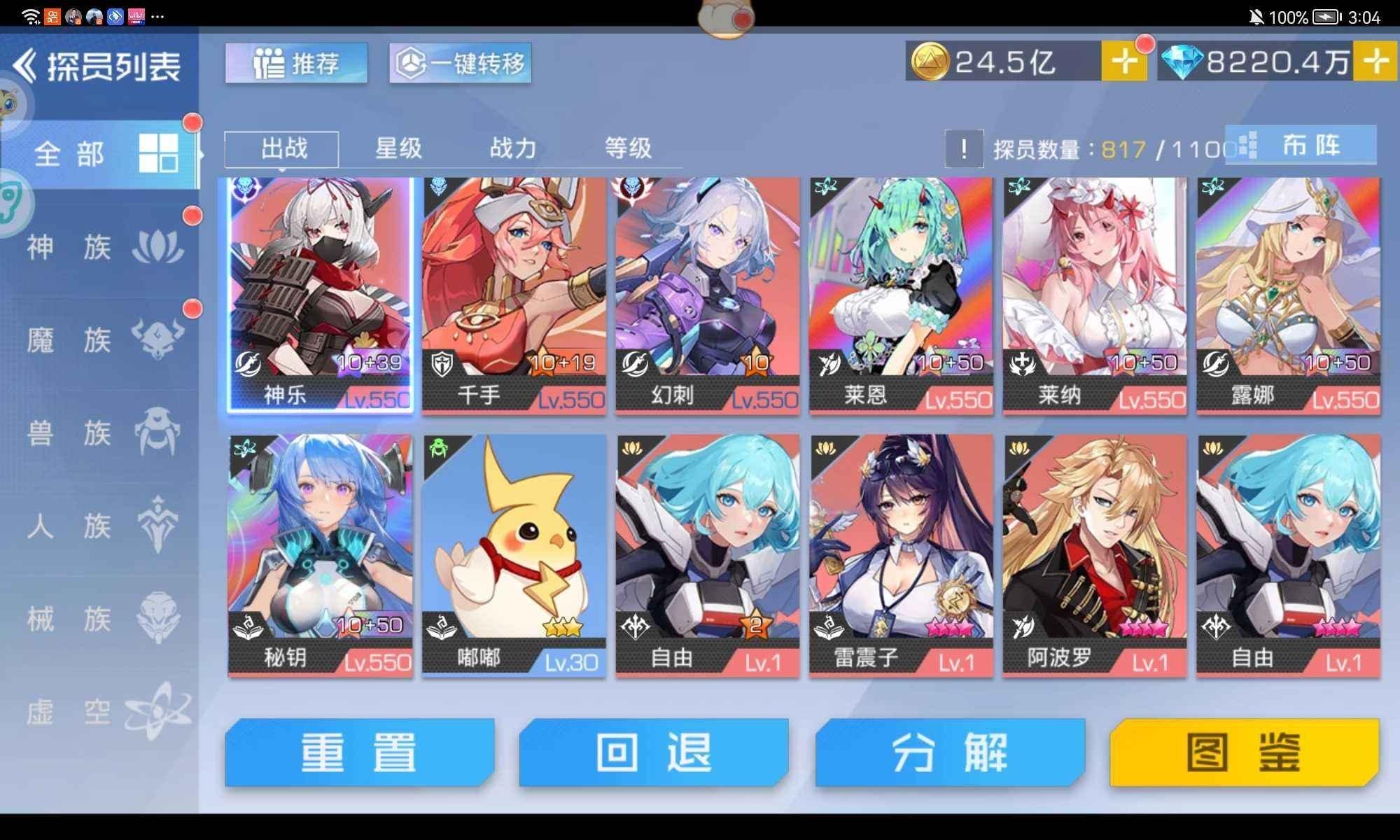1400x840 pixels.
Task: Open the 嘟嘟 Lv.30 bird character card
Action: 514,553
